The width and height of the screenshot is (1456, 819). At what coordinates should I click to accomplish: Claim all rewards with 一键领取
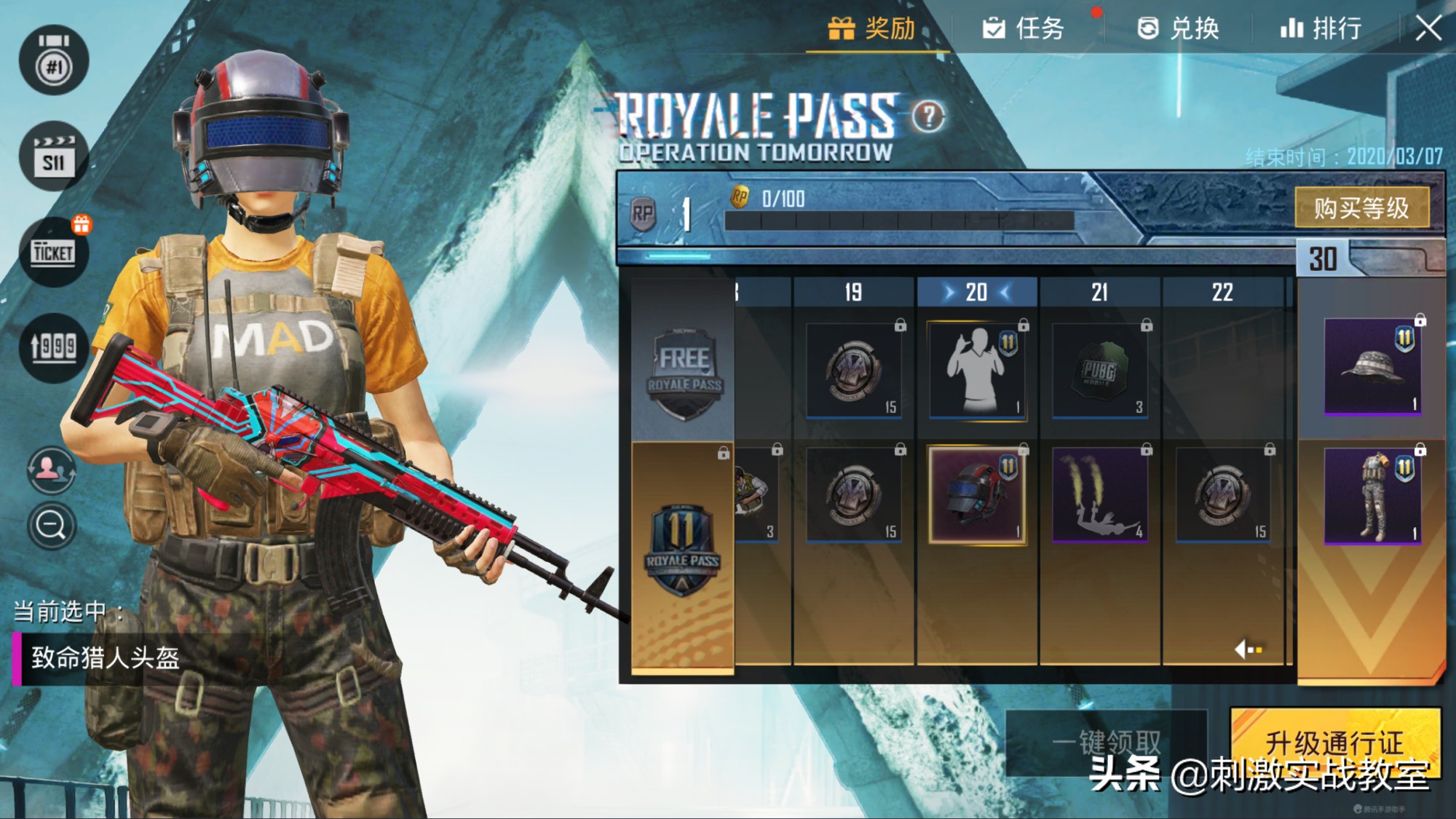click(1107, 743)
